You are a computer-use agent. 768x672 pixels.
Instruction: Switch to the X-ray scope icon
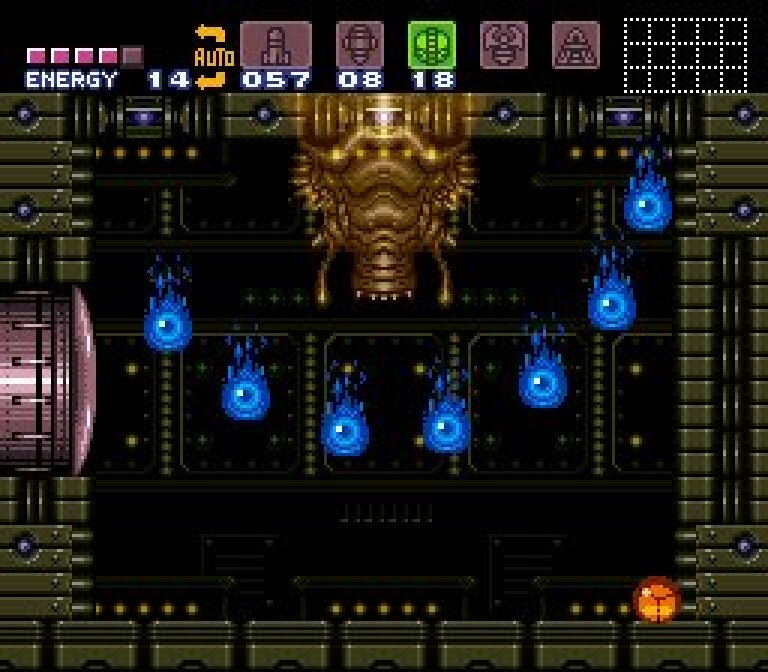tap(576, 45)
